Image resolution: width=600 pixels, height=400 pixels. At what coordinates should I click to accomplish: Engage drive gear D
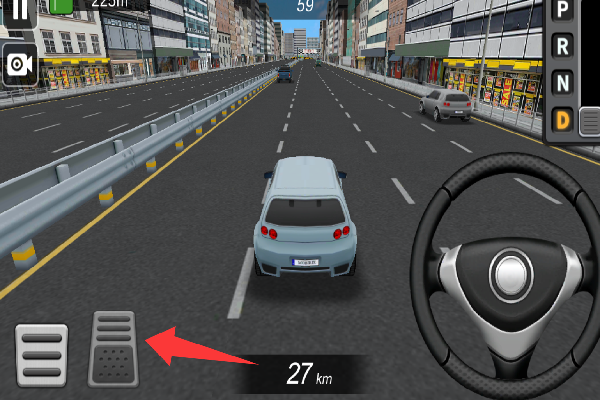[x=563, y=121]
